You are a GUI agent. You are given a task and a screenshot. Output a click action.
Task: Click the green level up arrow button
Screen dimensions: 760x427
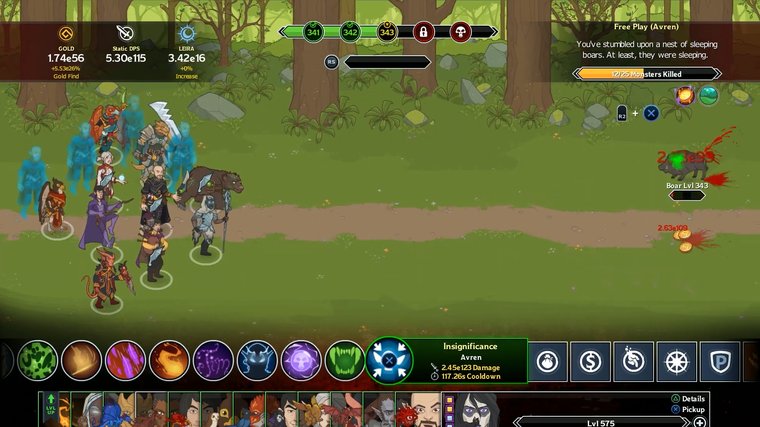click(51, 409)
